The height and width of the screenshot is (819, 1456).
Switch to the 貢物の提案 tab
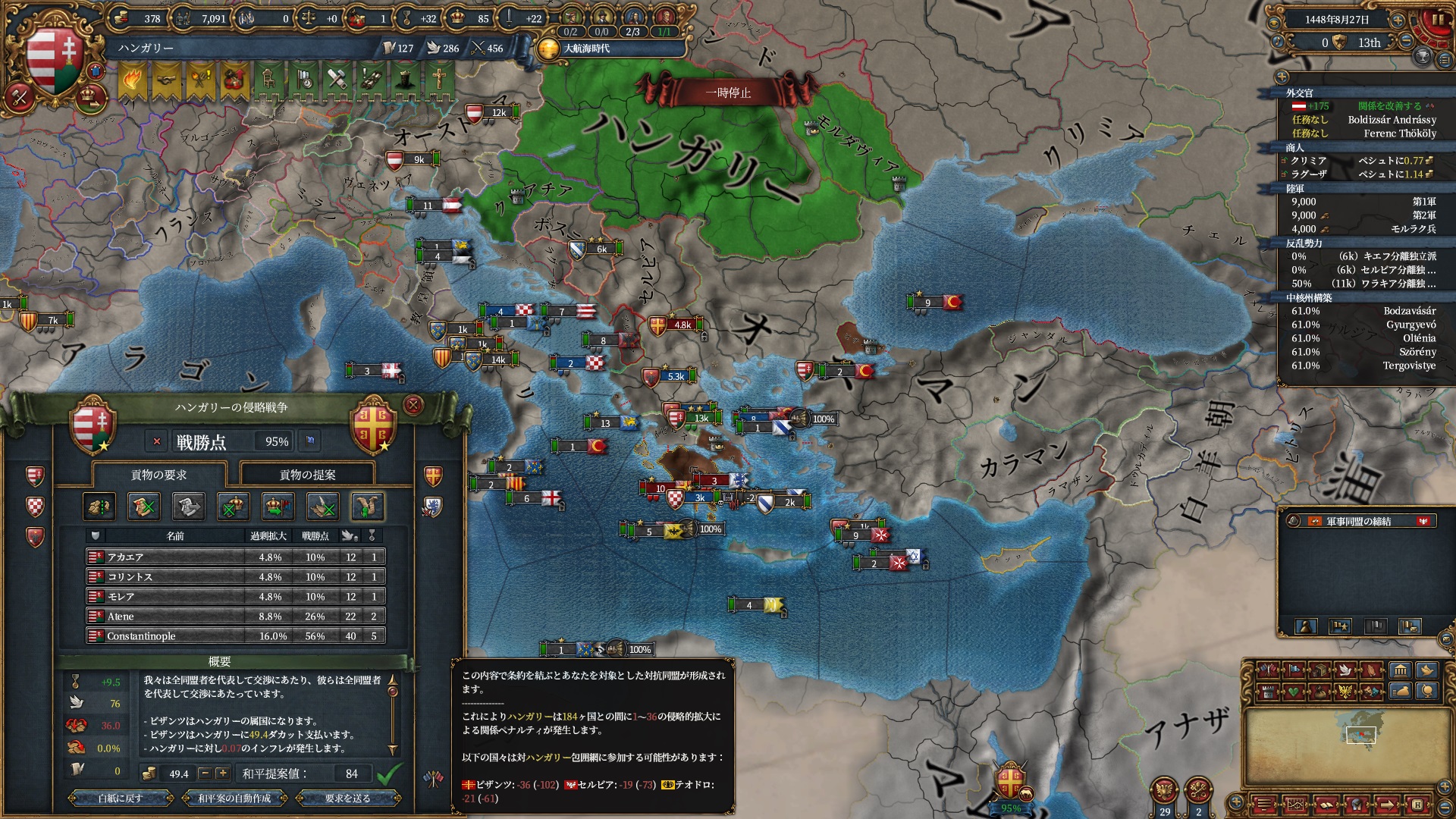click(x=307, y=475)
